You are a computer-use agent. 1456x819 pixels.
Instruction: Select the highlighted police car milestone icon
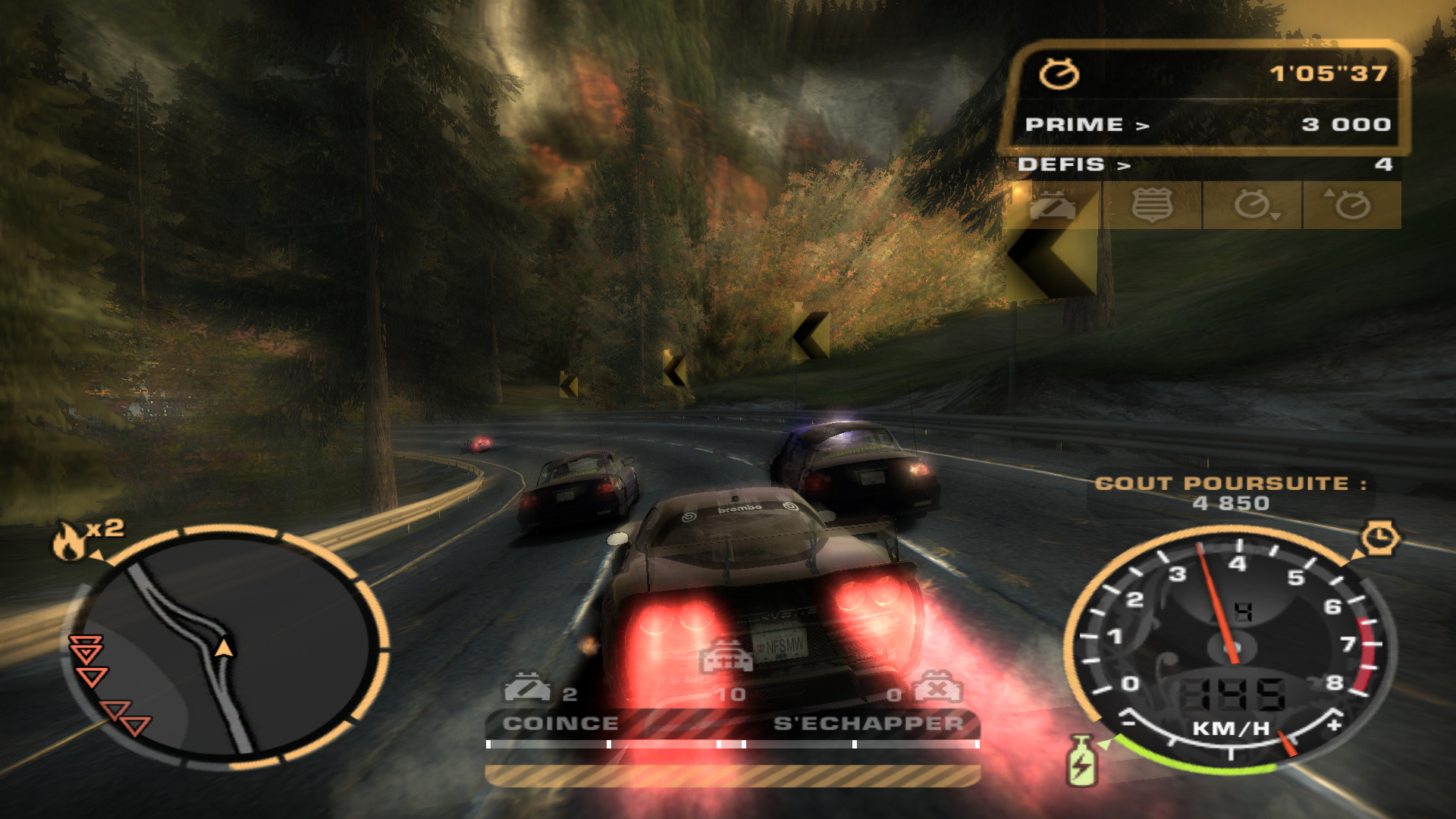click(1052, 206)
